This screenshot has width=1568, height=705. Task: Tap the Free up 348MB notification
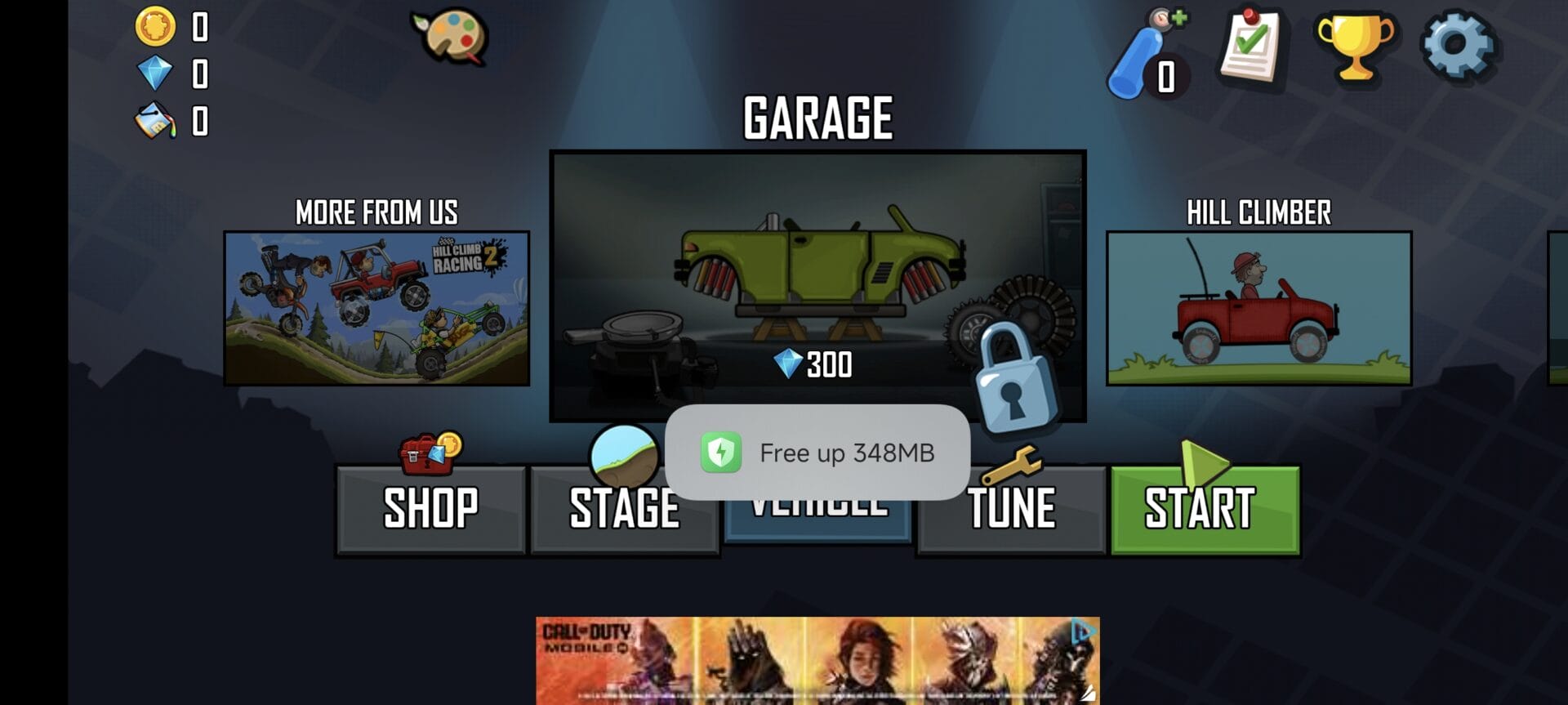pyautogui.click(x=817, y=453)
